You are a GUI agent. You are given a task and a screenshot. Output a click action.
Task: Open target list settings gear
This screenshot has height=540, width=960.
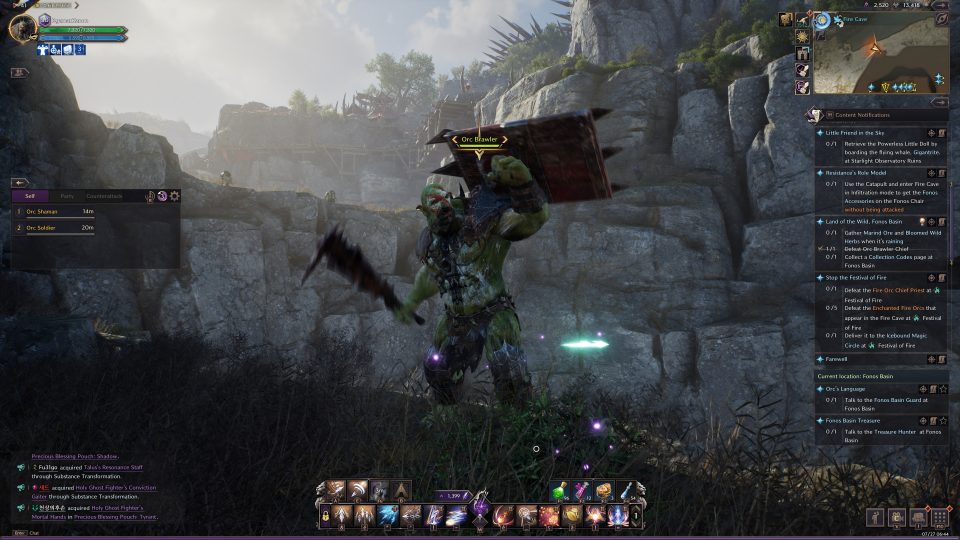point(174,196)
